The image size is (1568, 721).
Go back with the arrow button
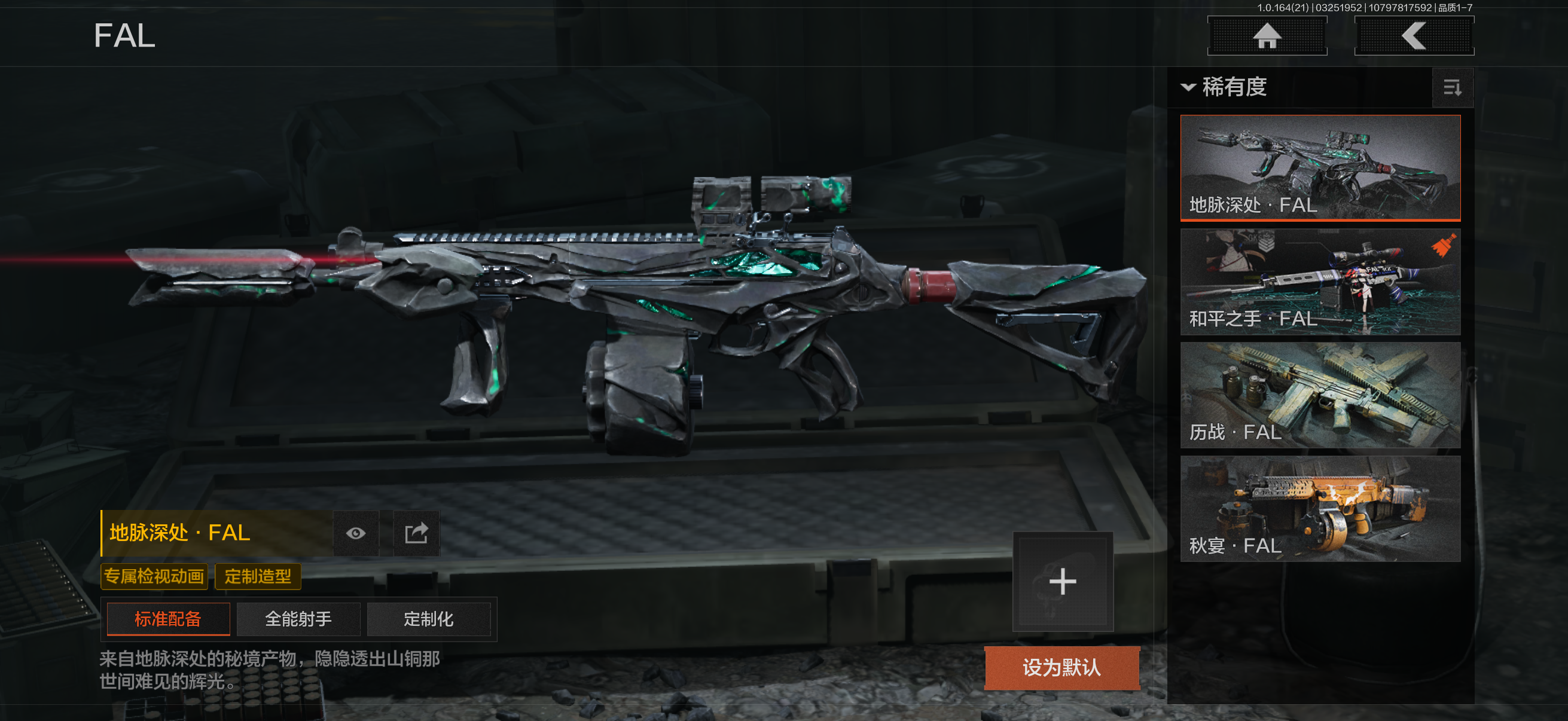tap(1413, 36)
